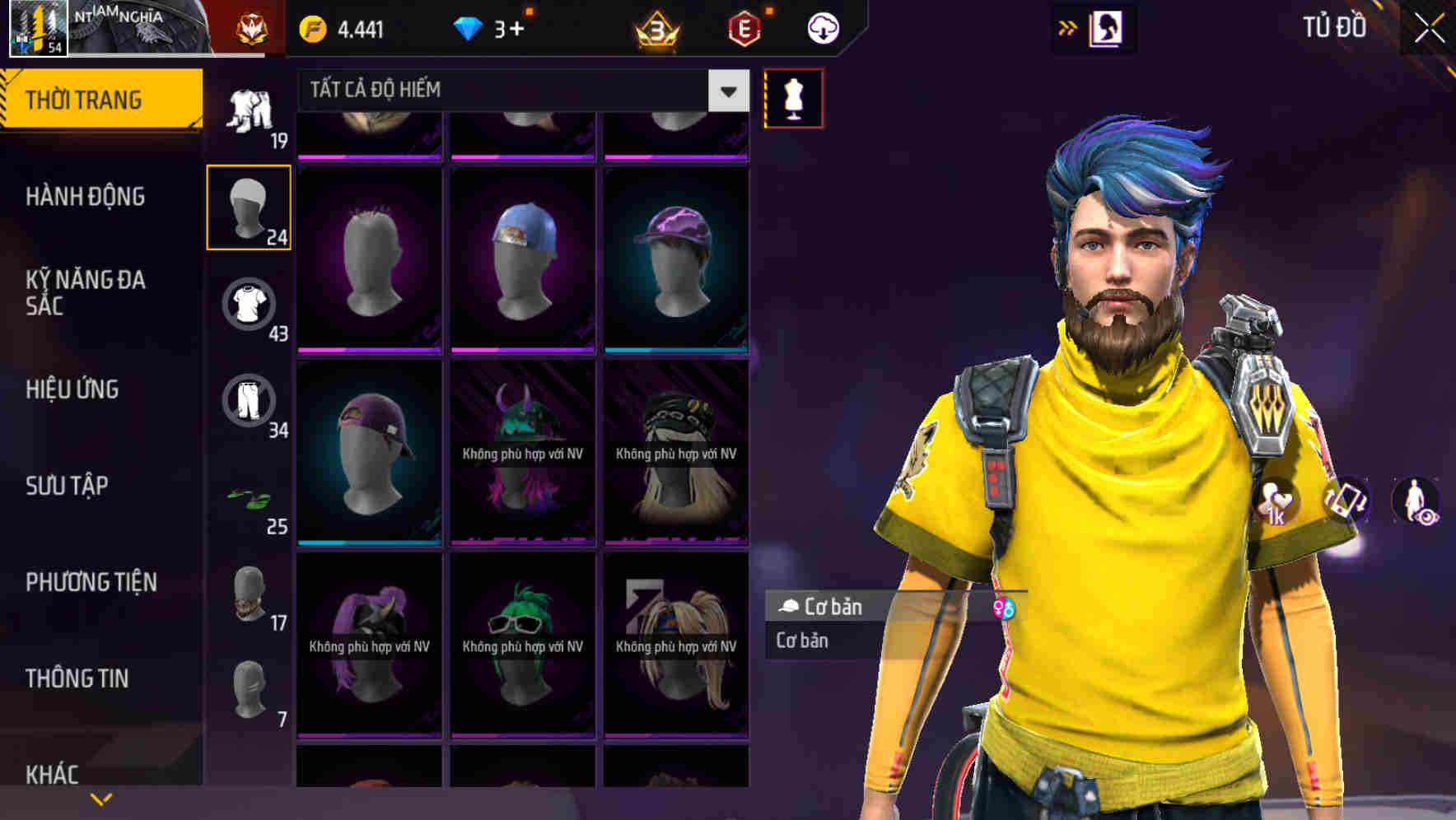This screenshot has width=1456, height=820.
Task: Click the double arrow chevron near top right
Action: [x=1067, y=26]
